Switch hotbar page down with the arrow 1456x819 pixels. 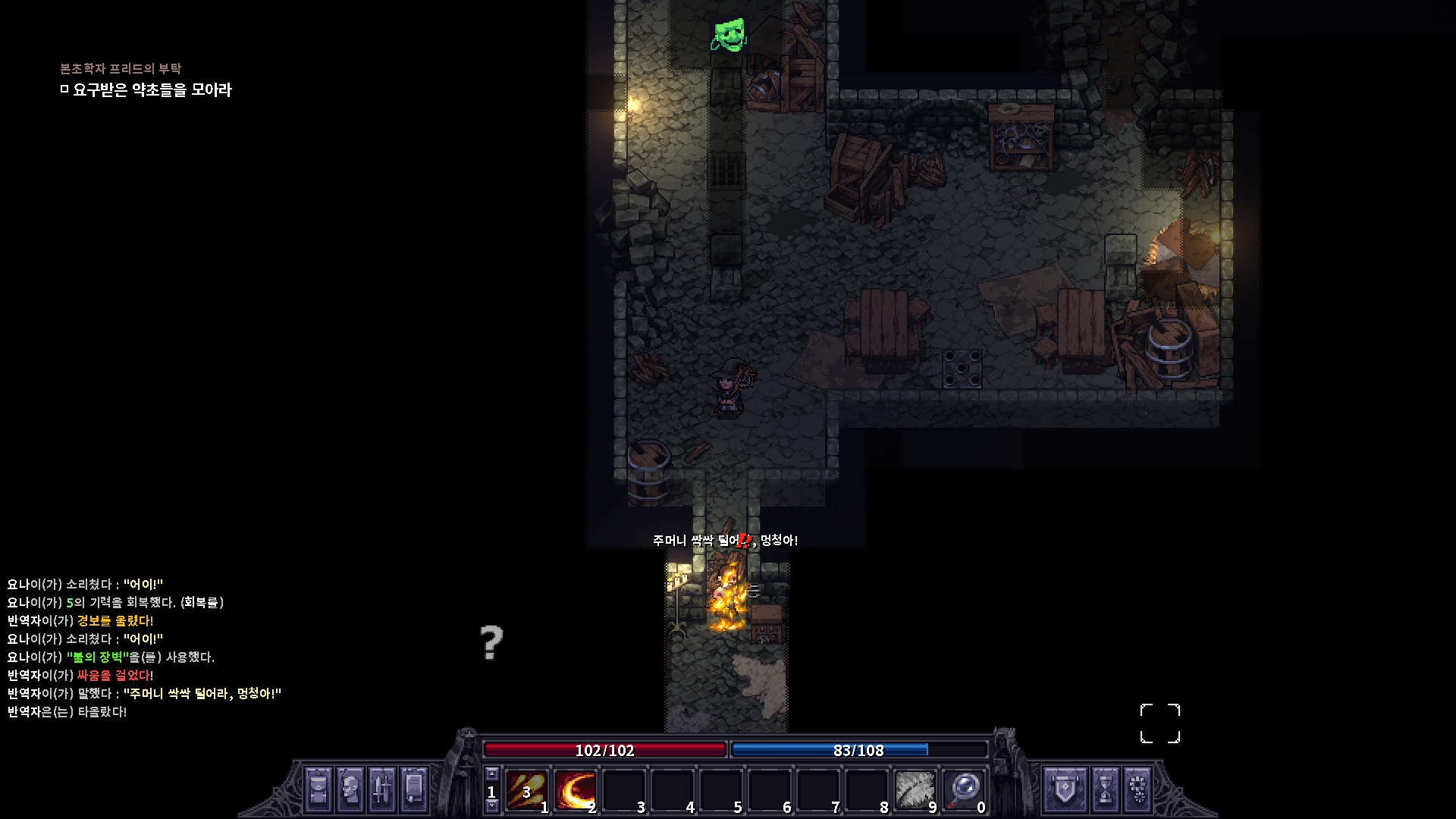click(x=491, y=806)
